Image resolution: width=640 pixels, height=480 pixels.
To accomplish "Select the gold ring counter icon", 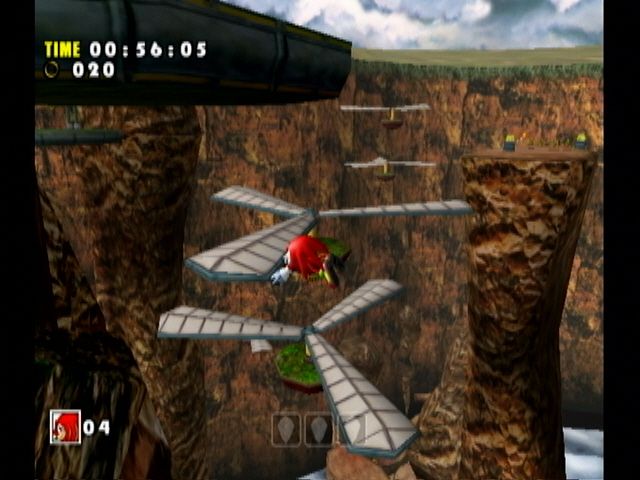I will tap(52, 70).
